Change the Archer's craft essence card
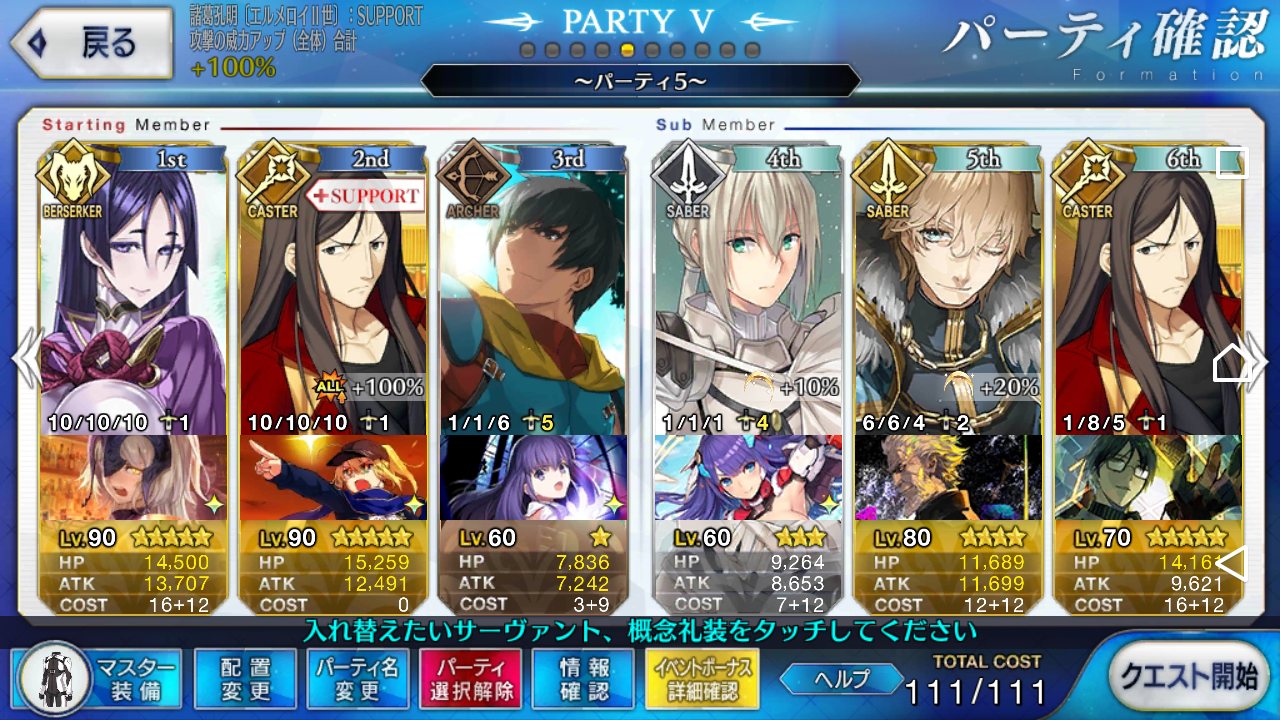1280x720 pixels. (533, 478)
